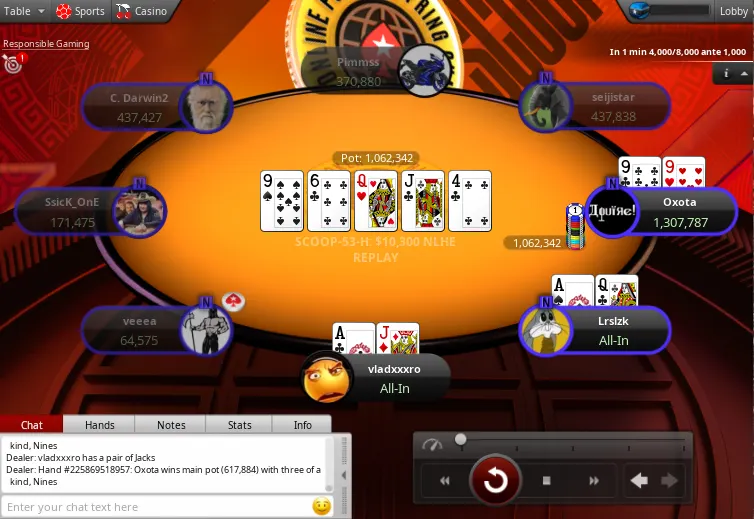Rewind the hand replay
Viewport: 754px width, 519px height.
445,481
